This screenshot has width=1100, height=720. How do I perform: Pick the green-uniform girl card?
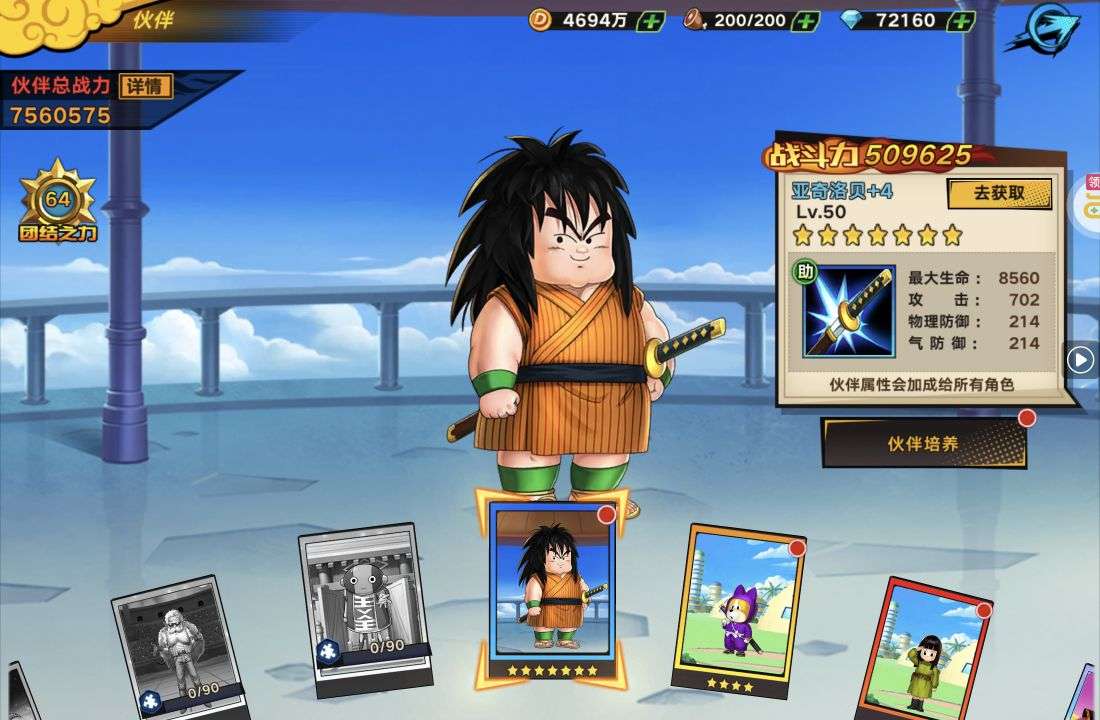point(929,650)
